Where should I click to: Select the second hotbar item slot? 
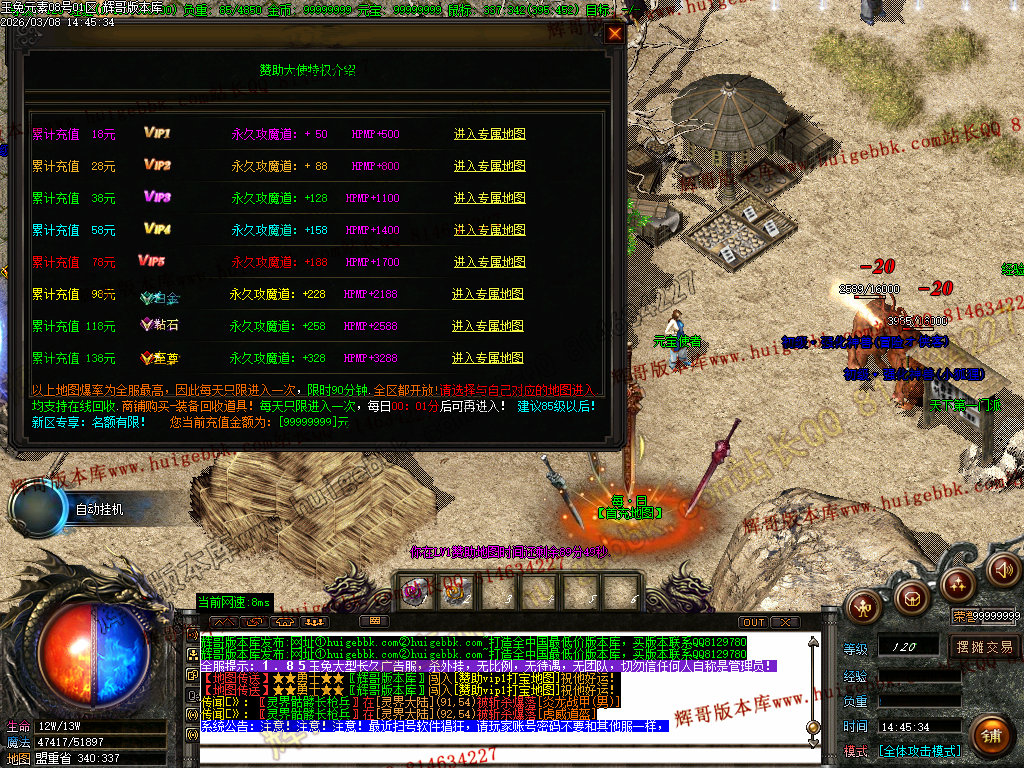tap(456, 591)
